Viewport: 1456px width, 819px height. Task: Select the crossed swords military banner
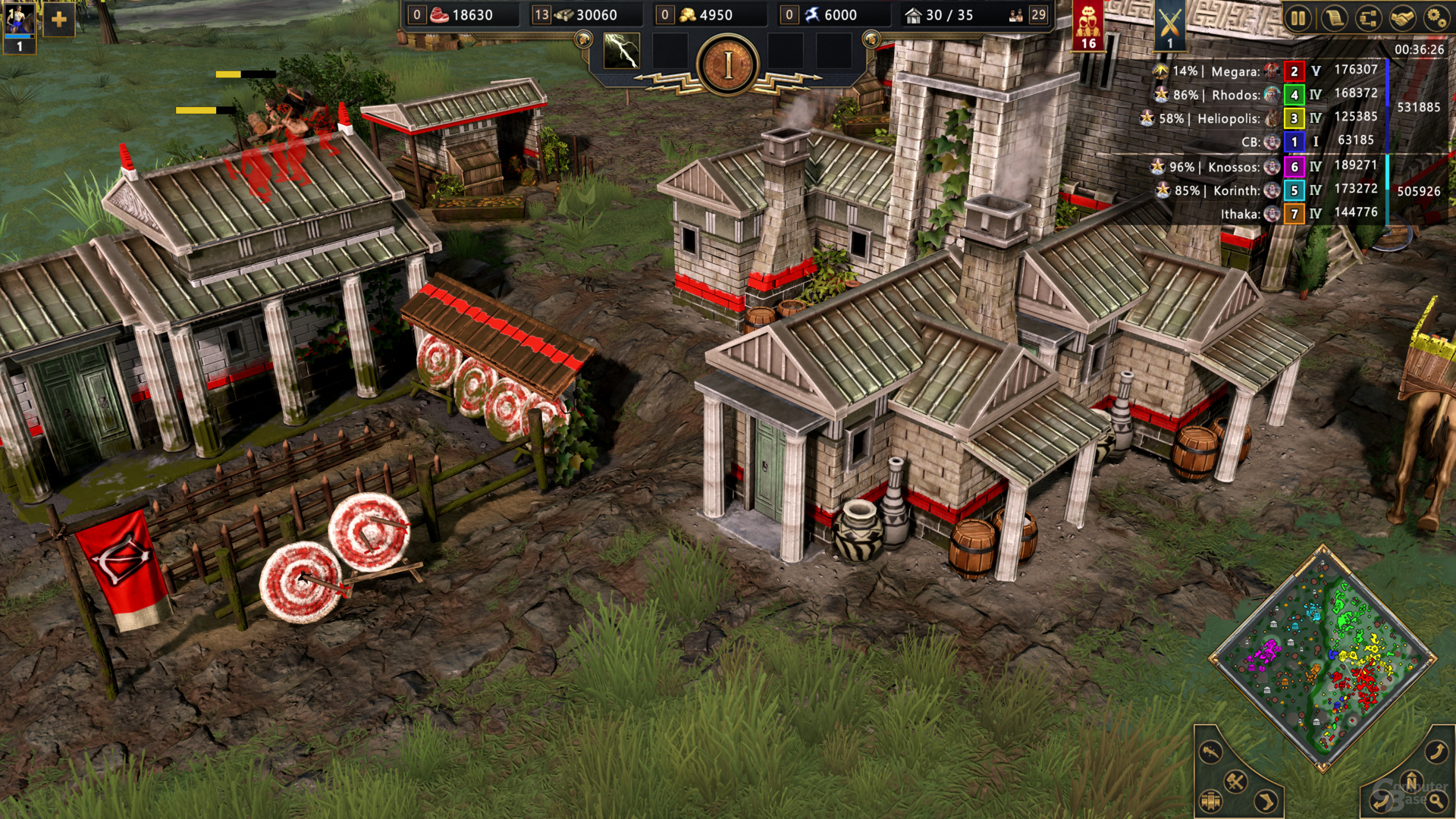pos(1170,24)
